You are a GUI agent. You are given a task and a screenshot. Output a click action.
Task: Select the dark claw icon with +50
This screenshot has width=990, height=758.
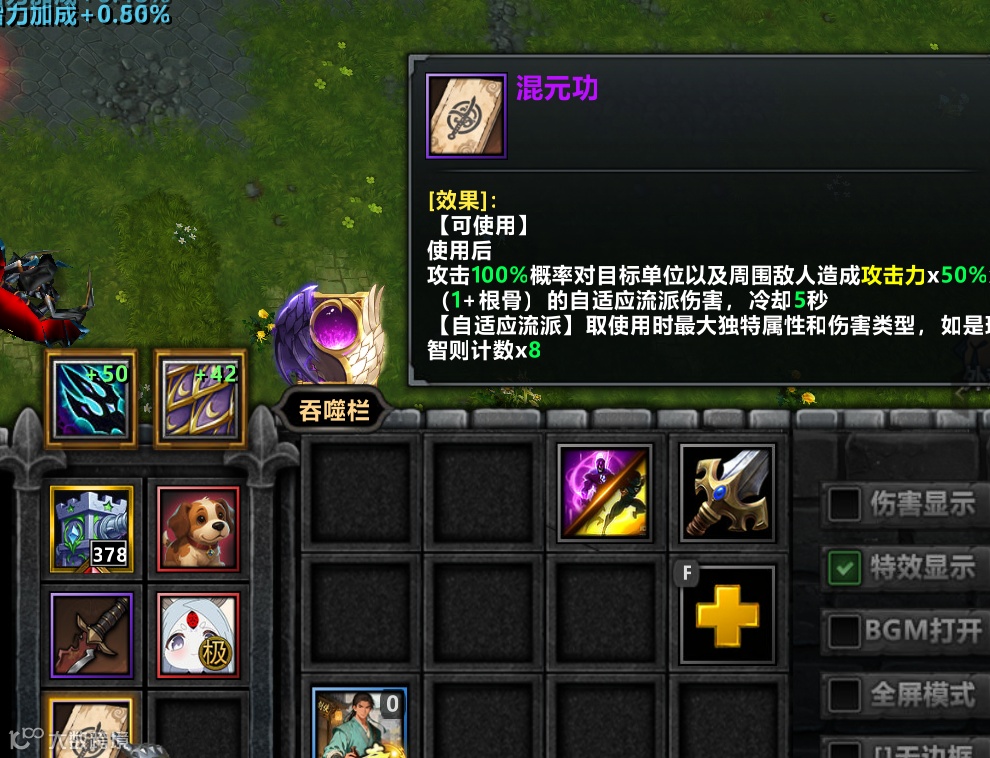(x=91, y=399)
